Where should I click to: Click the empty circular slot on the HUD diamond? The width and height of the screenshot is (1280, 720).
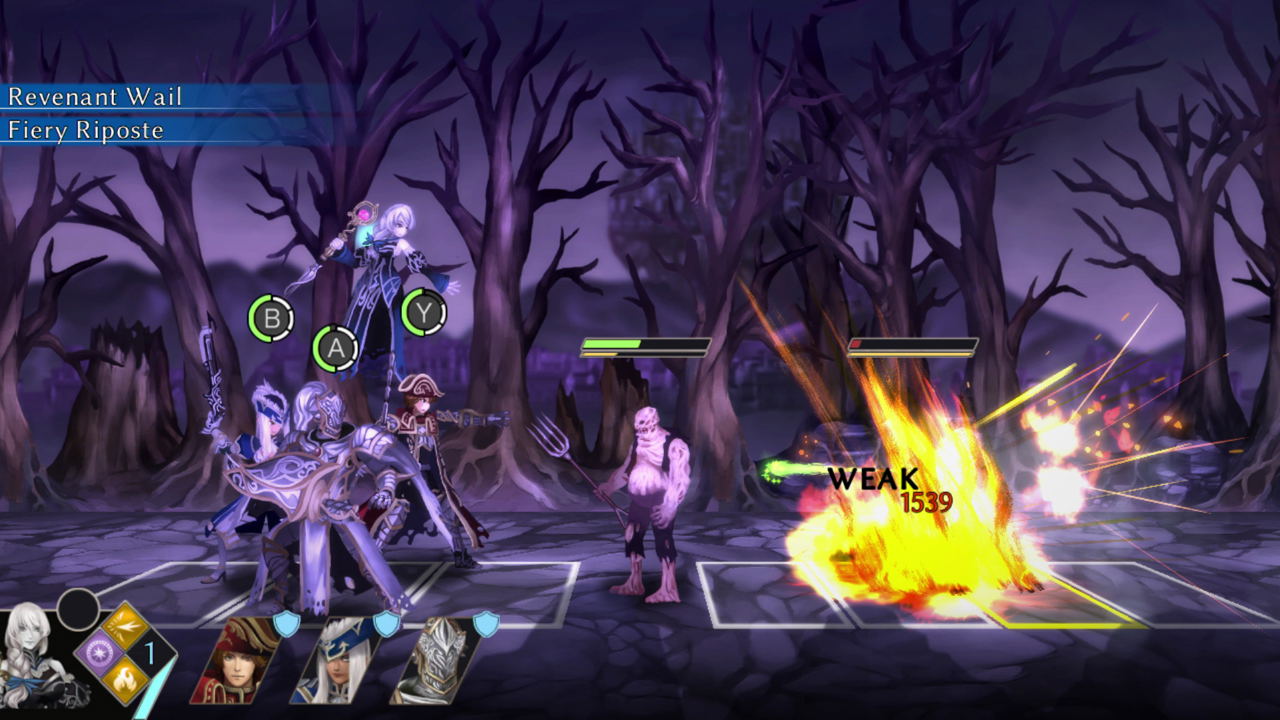coord(77,607)
